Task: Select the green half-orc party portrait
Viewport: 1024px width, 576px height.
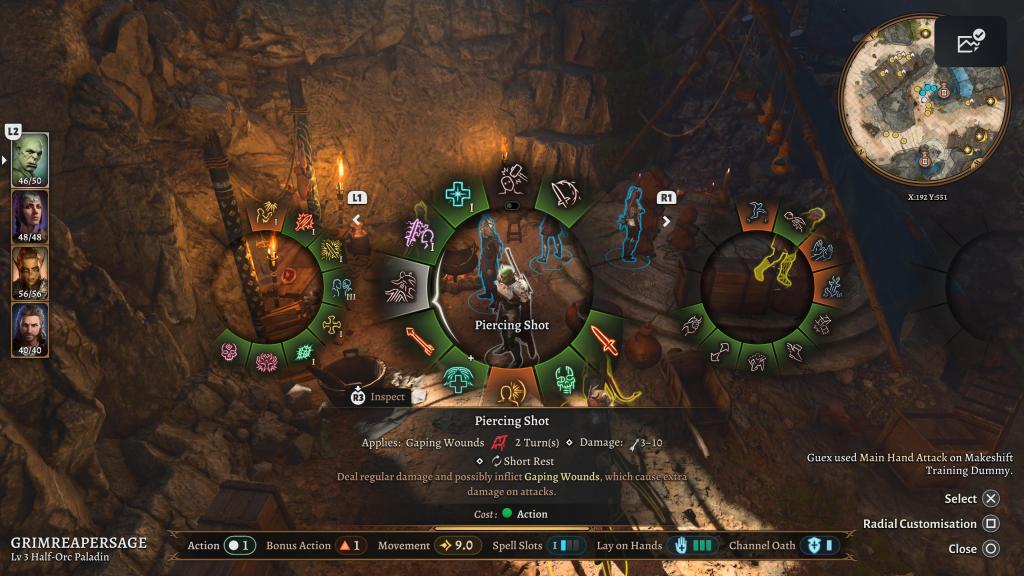Action: [30, 159]
